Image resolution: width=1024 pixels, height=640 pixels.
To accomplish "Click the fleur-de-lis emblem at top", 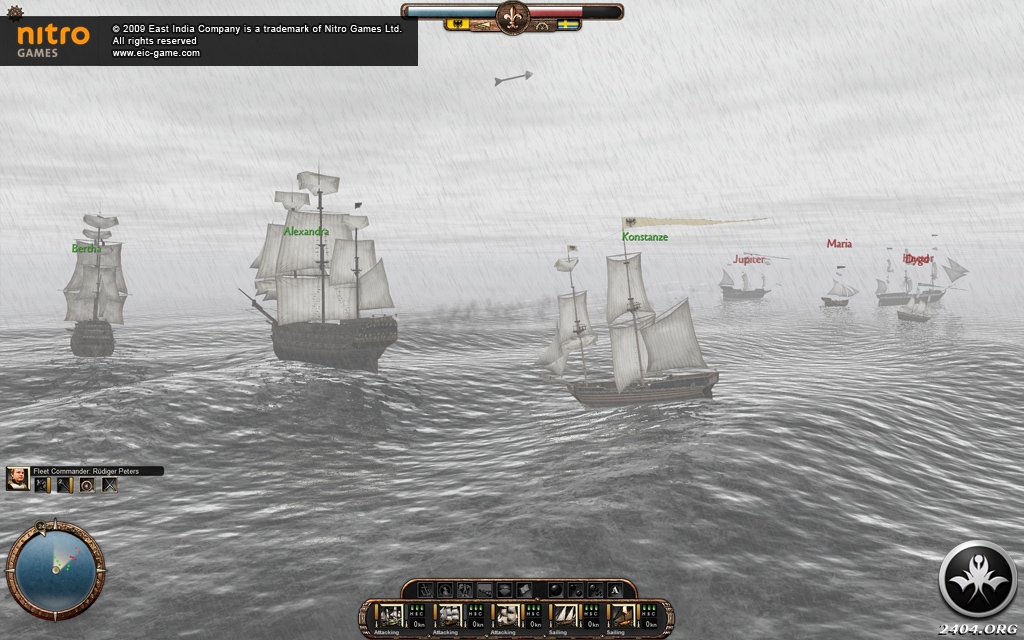I will coord(512,17).
